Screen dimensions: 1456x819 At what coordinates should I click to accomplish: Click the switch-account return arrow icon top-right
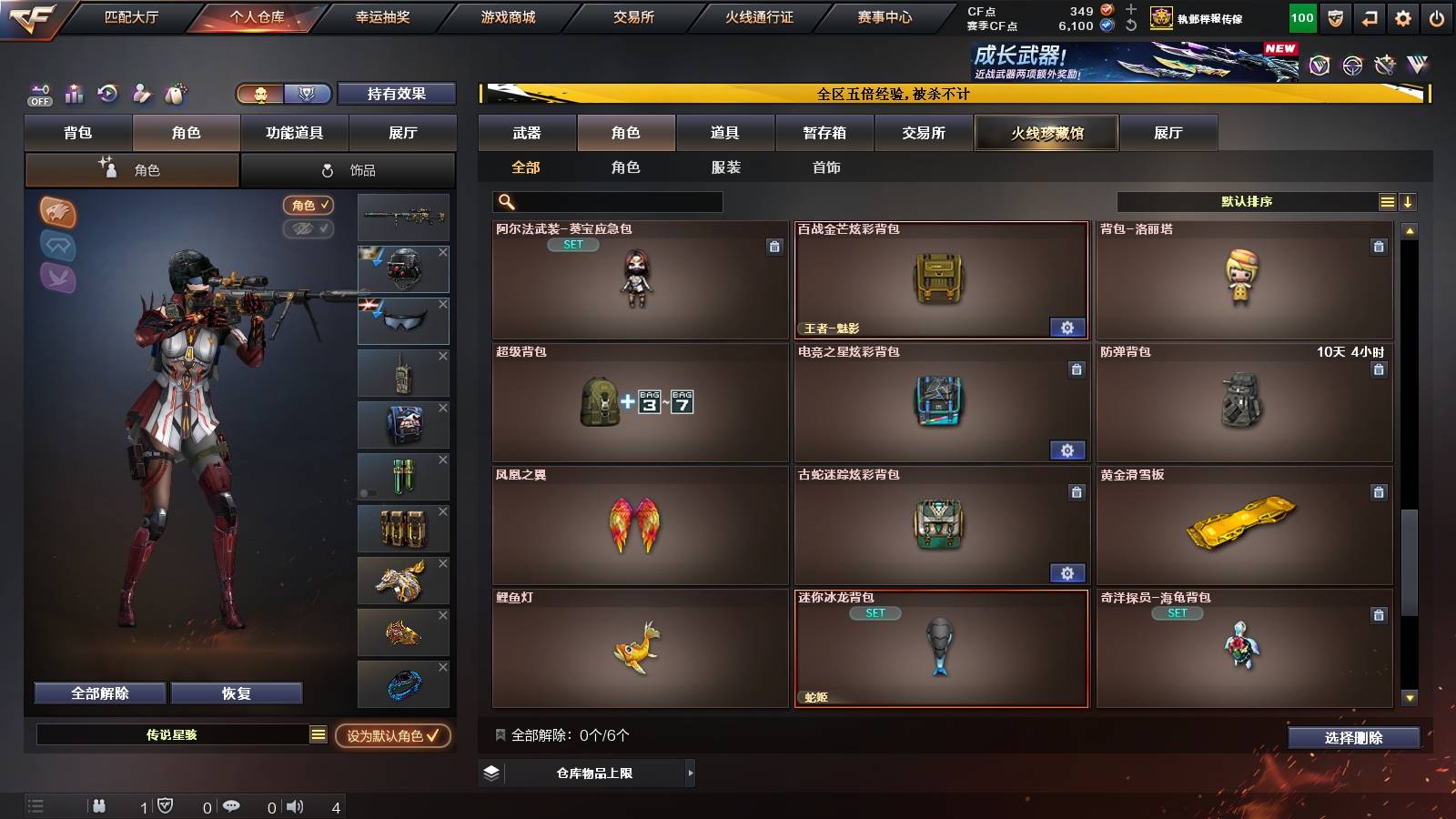[1370, 17]
